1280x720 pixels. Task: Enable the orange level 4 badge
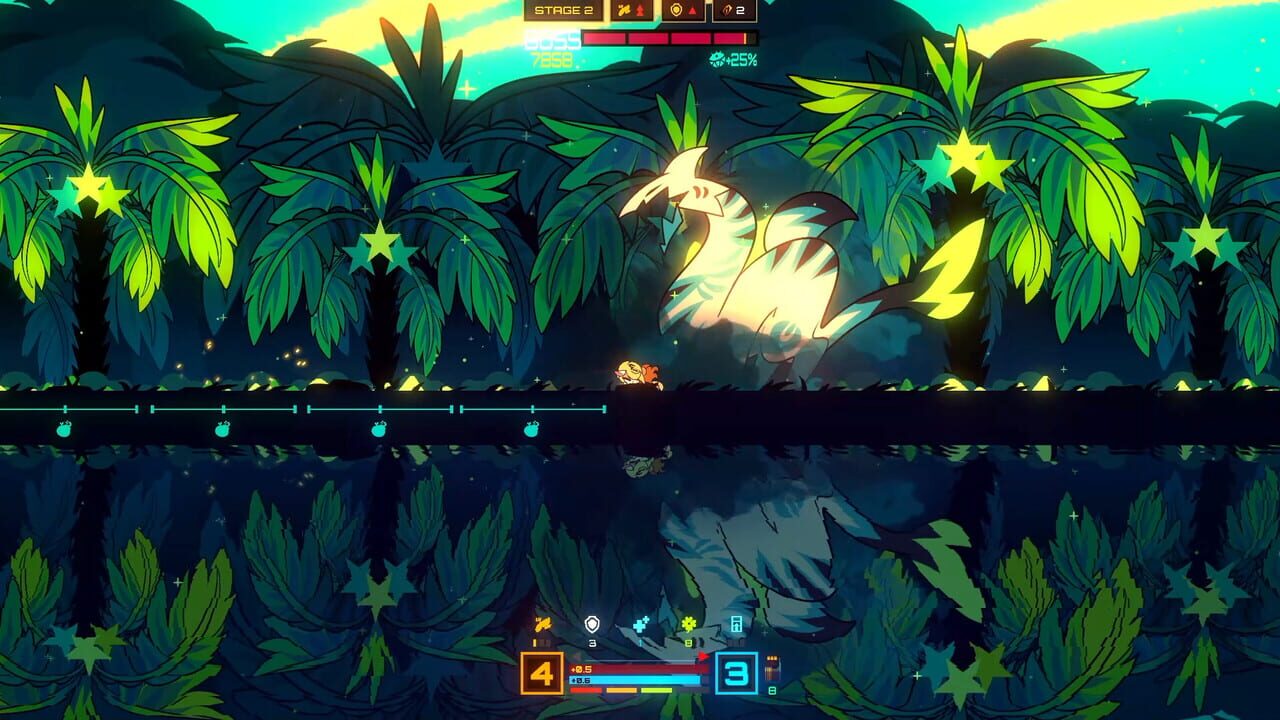[541, 672]
